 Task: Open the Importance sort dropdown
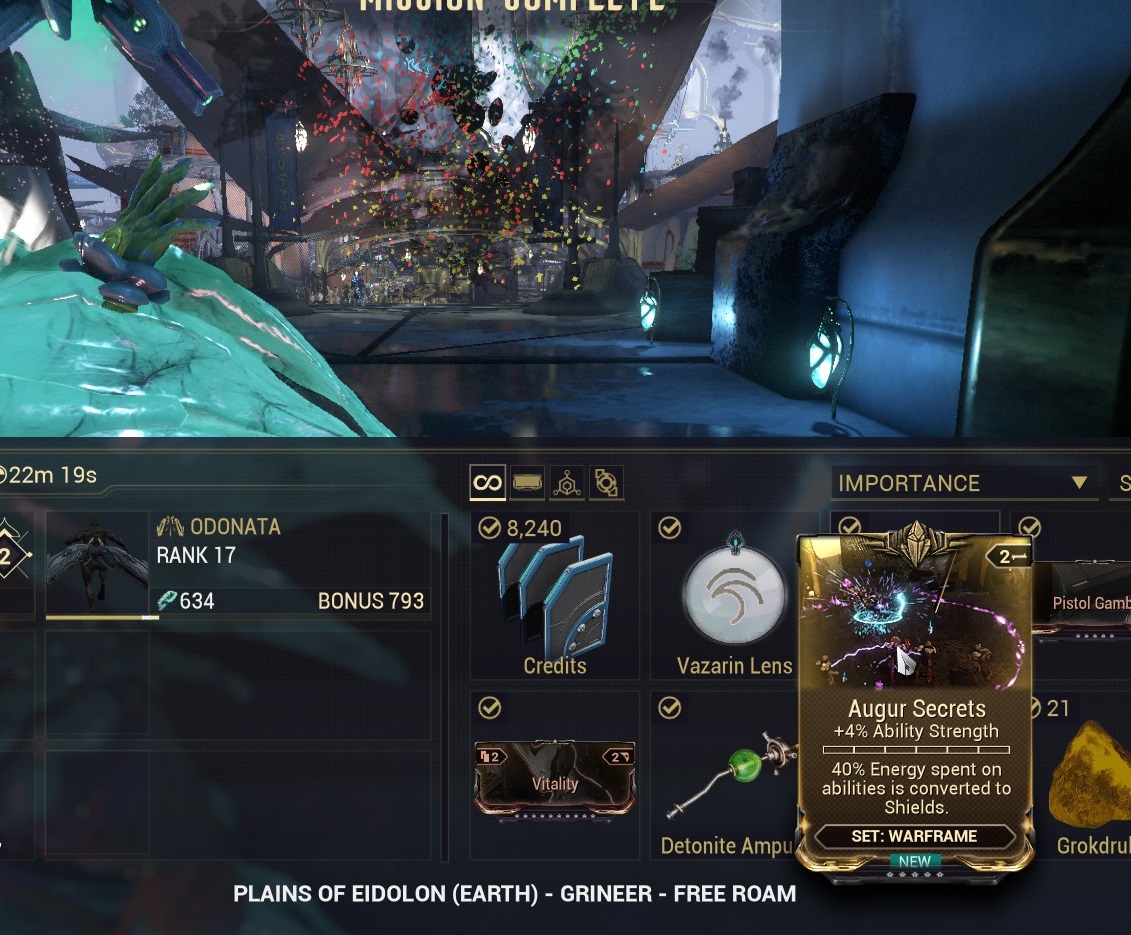963,484
